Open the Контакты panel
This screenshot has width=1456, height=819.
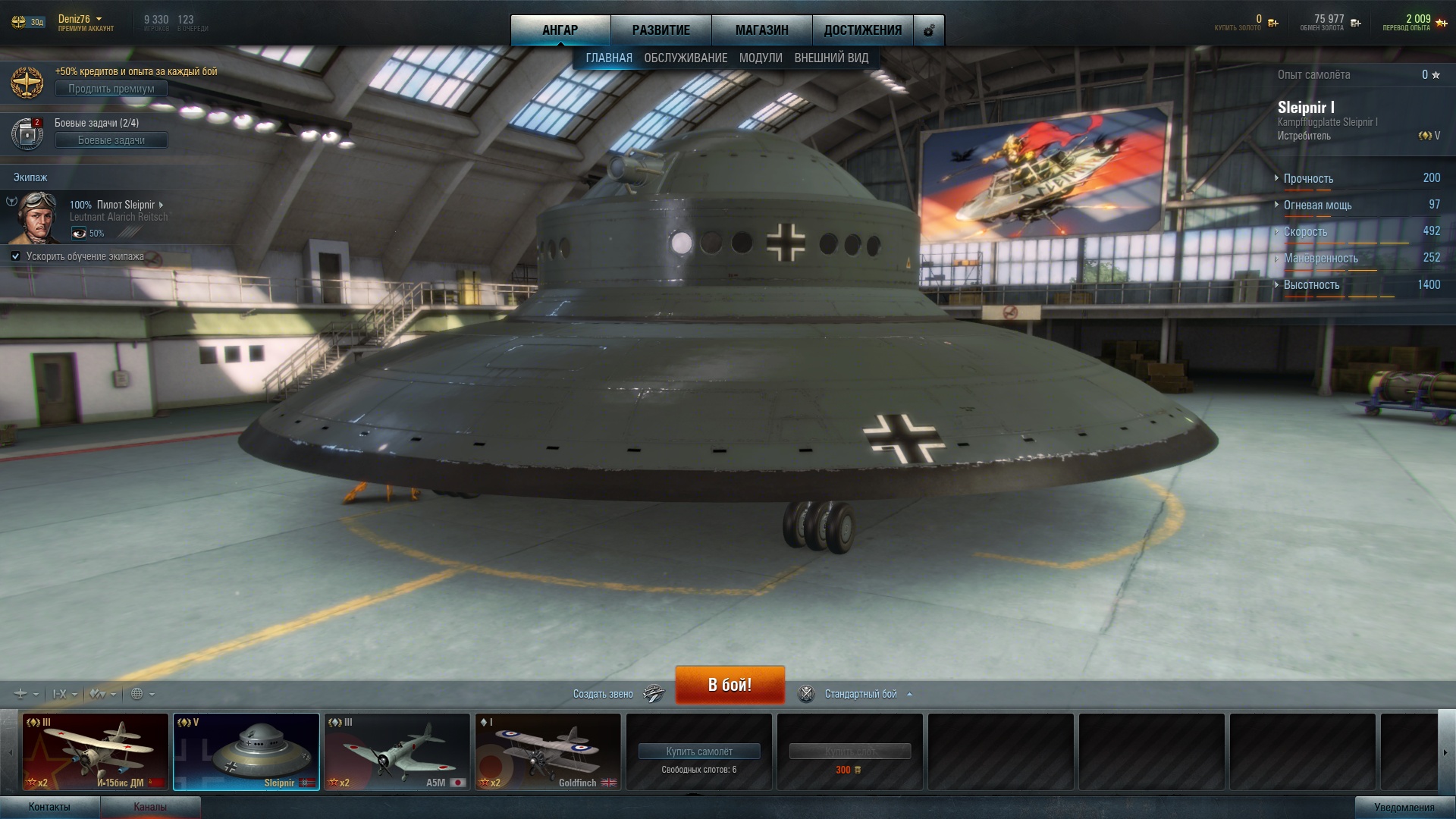pos(49,807)
